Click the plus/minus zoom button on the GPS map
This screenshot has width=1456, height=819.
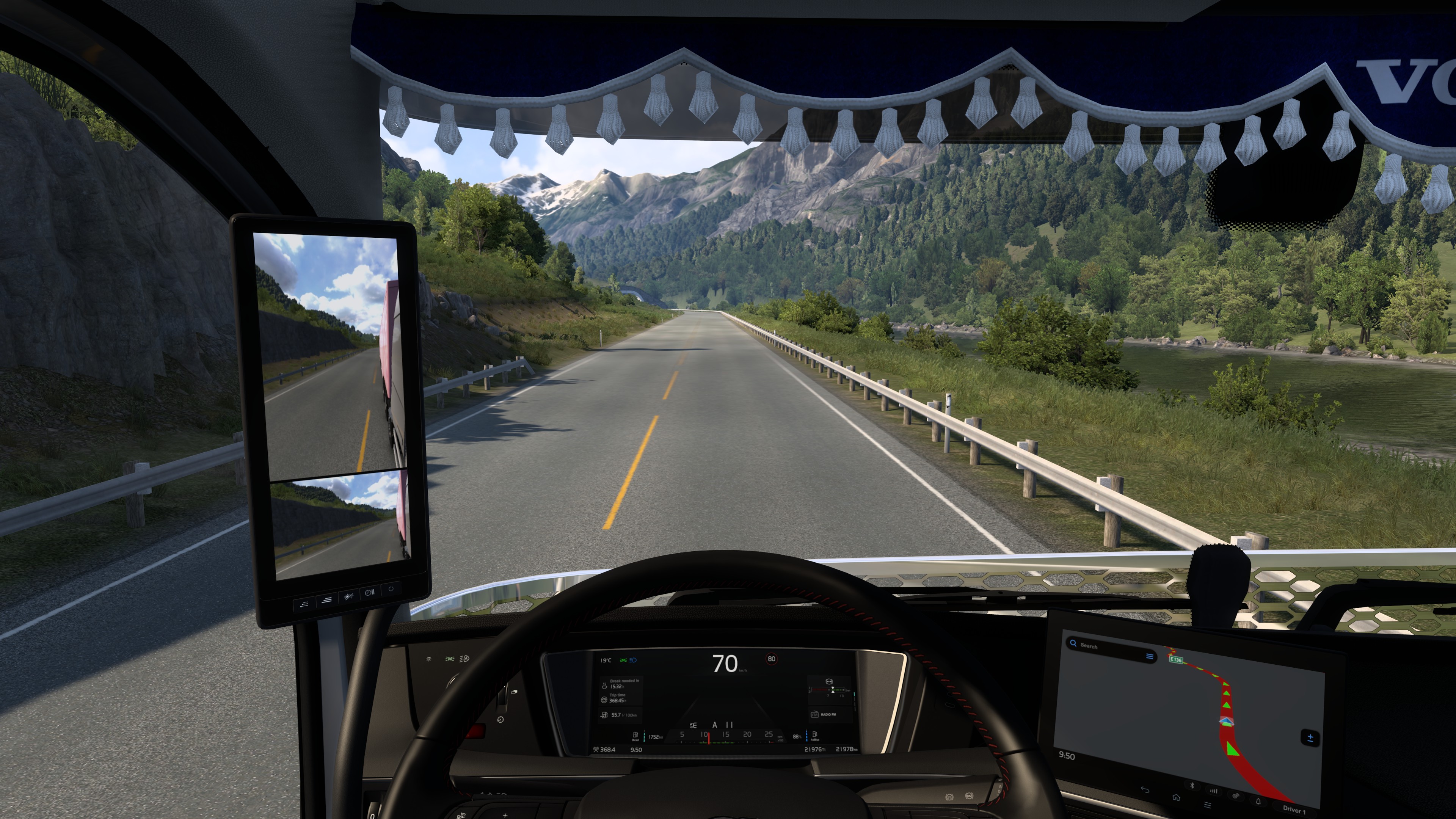[x=1310, y=737]
